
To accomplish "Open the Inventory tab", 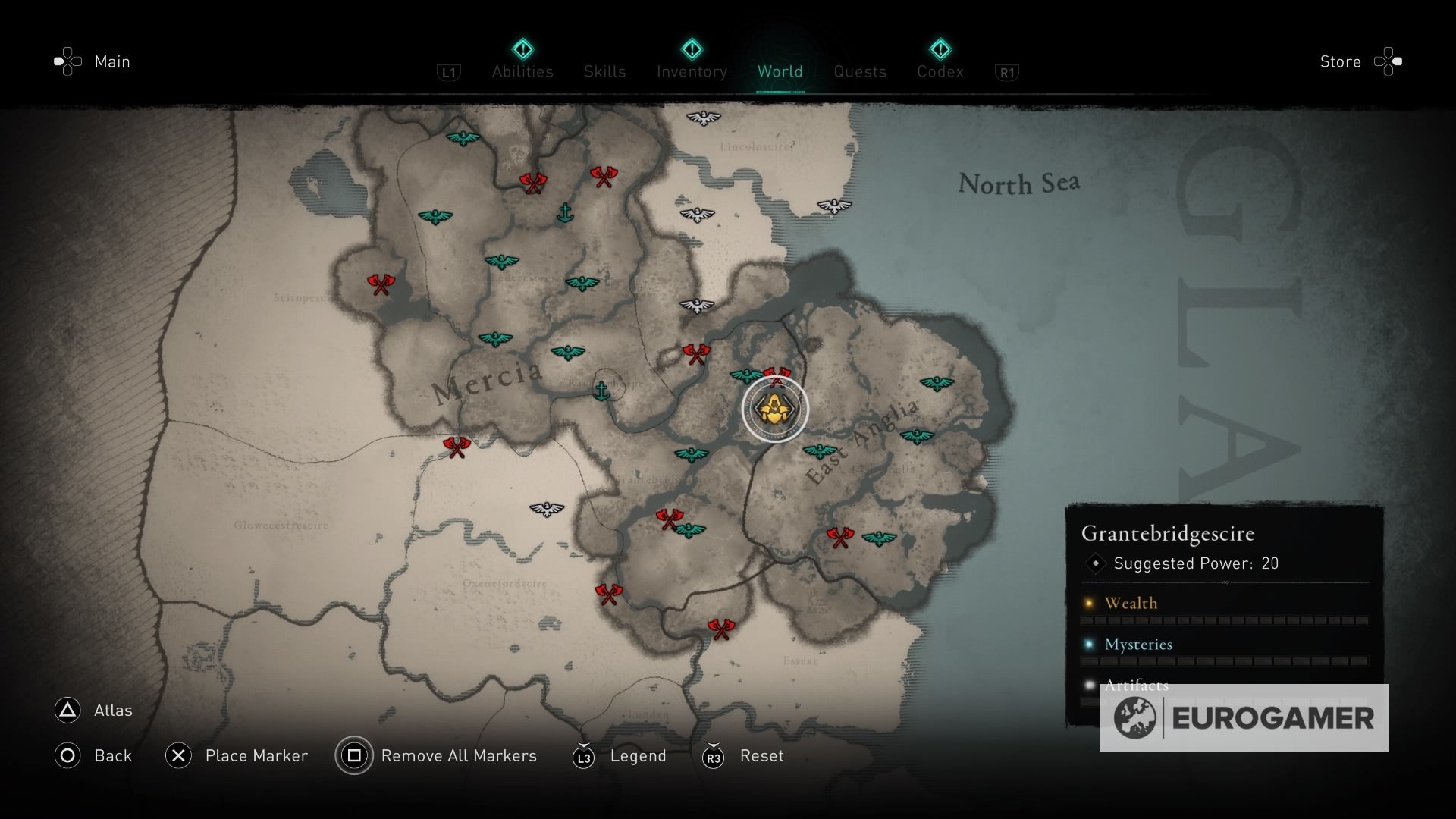I will pos(690,71).
